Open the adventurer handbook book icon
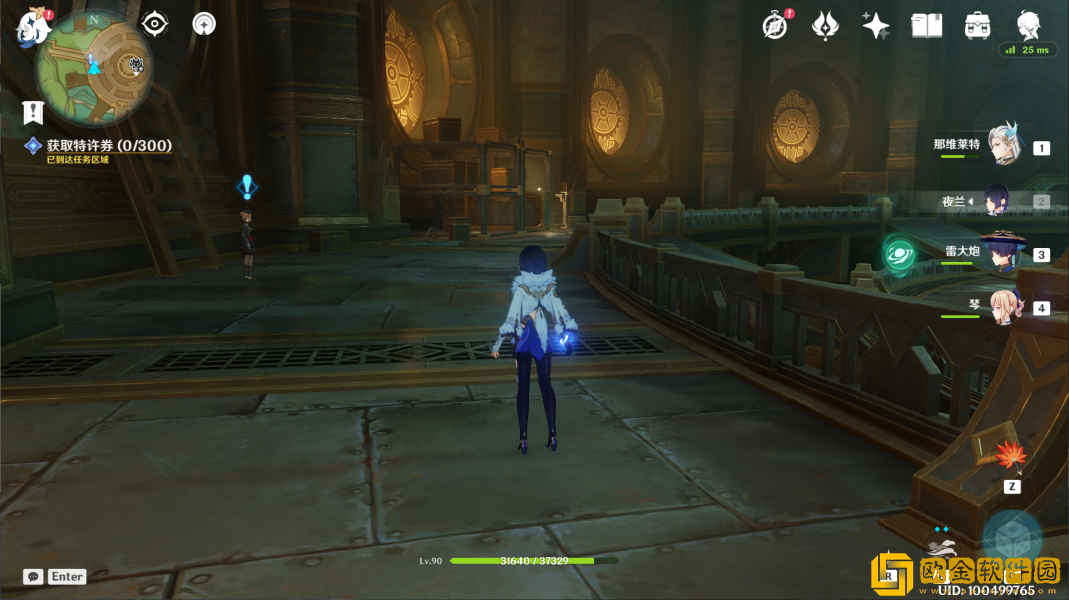The width and height of the screenshot is (1069, 600). point(927,26)
